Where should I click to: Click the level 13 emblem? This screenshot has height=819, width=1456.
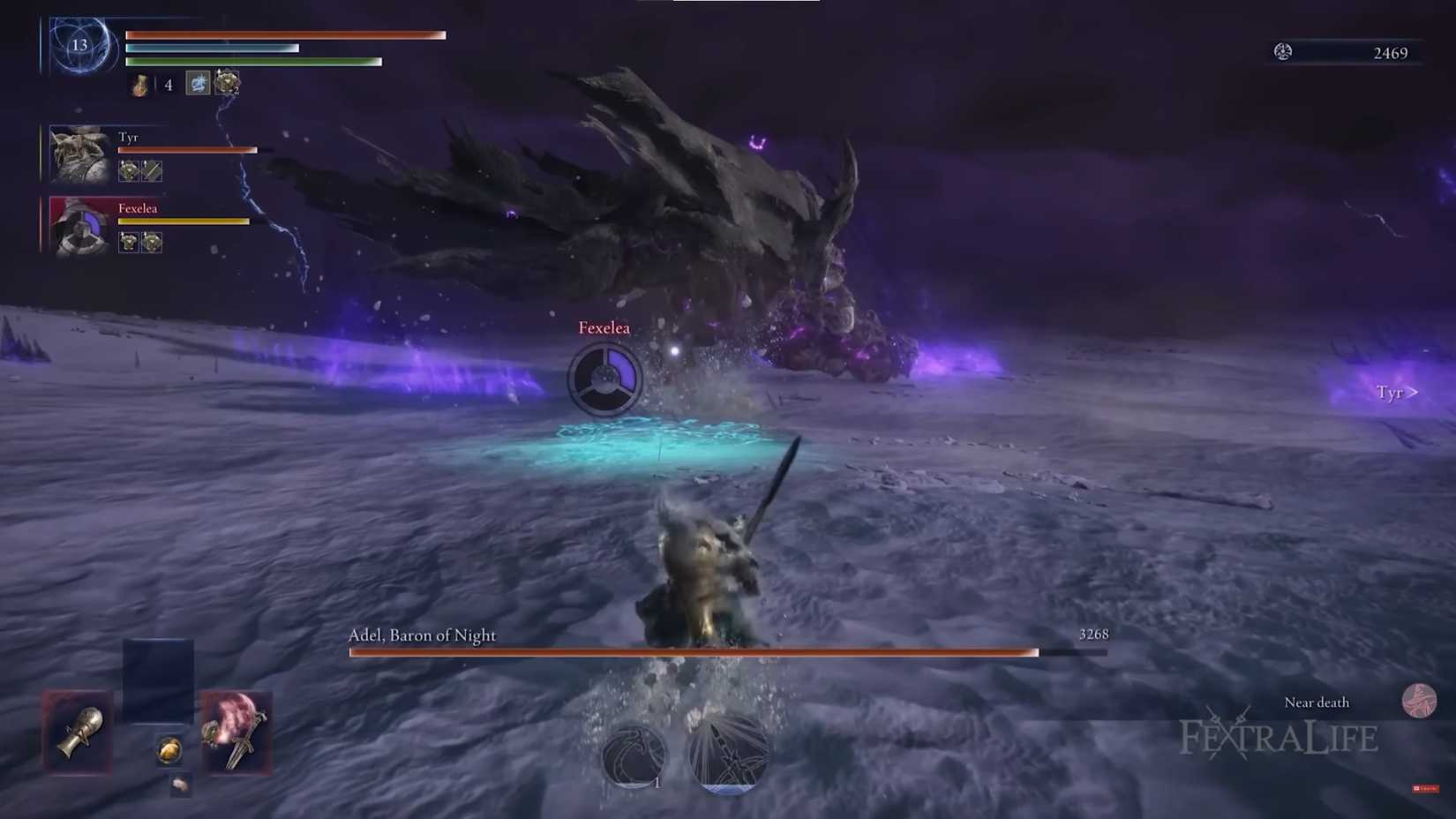tap(80, 44)
